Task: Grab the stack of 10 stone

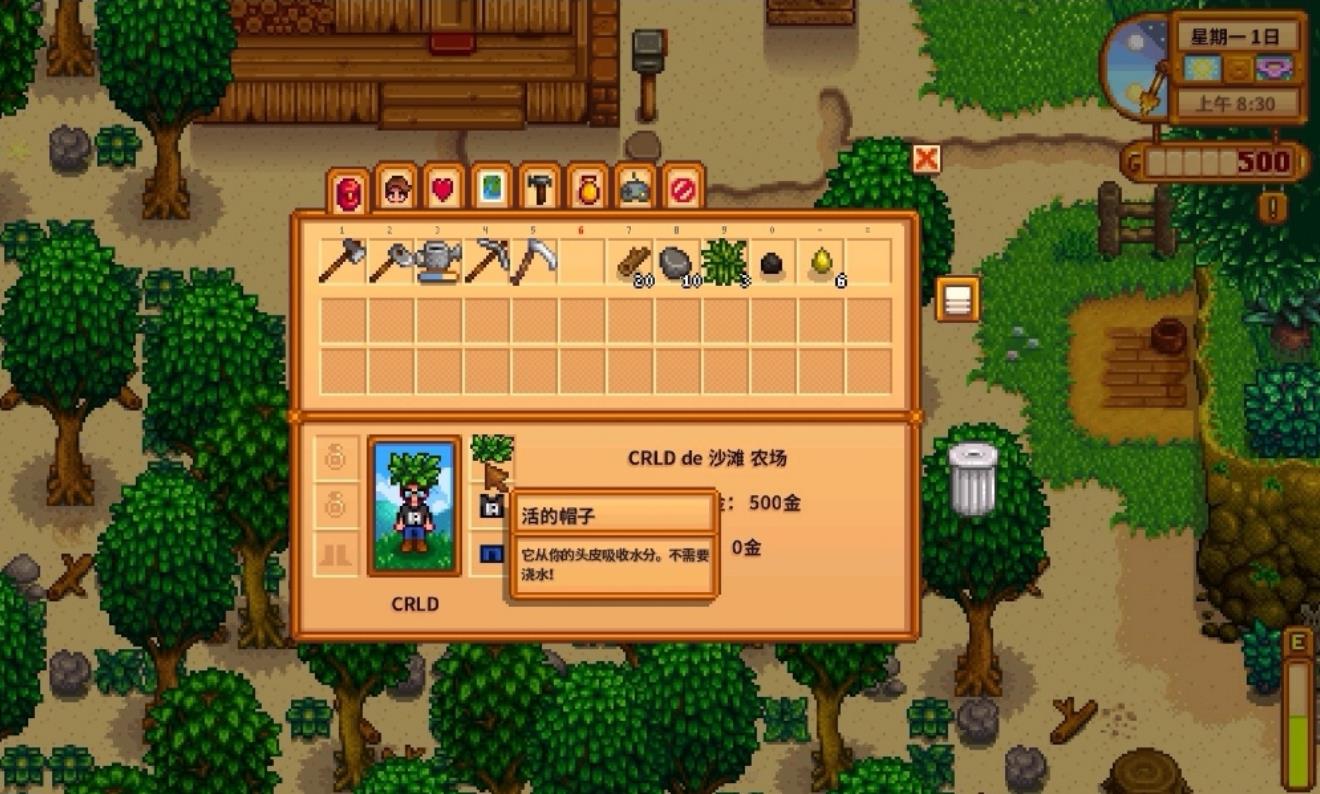Action: click(x=678, y=264)
